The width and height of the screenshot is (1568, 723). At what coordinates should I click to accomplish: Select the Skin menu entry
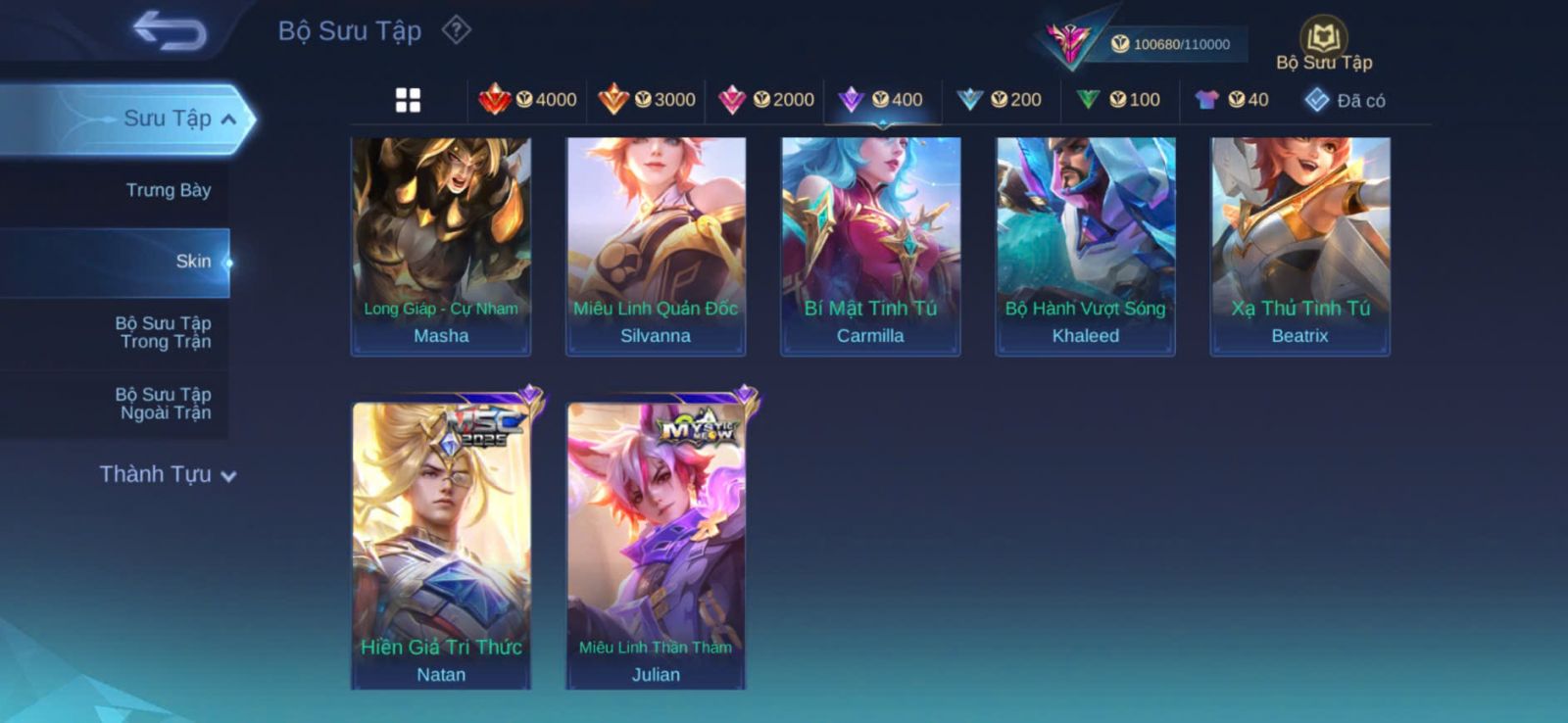192,262
